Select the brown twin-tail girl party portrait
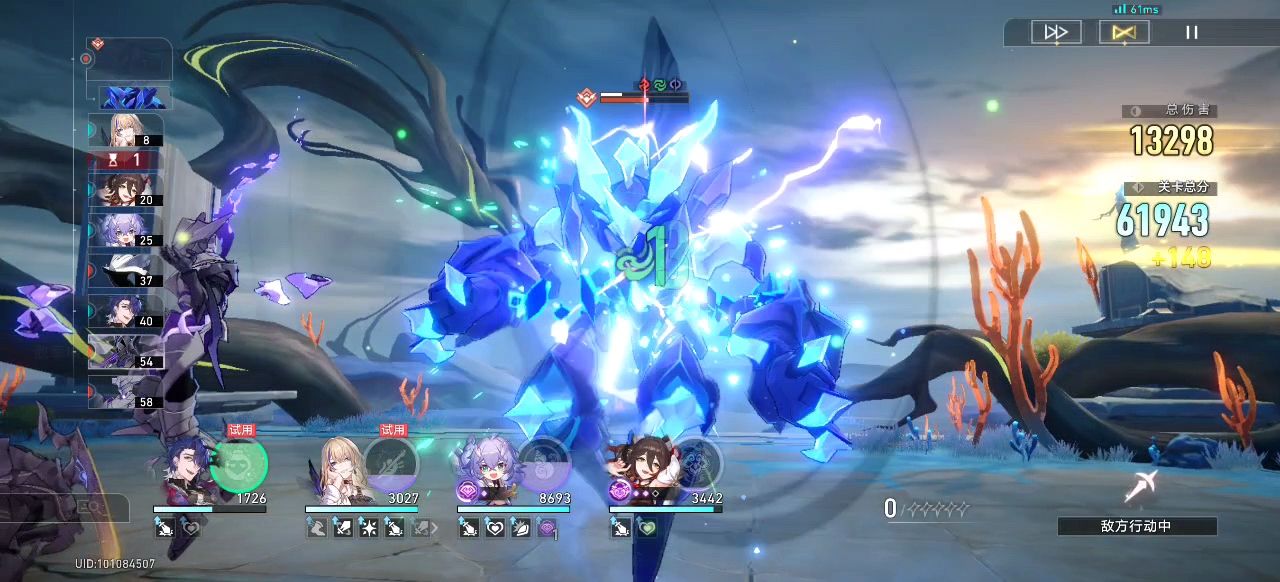 click(x=640, y=468)
